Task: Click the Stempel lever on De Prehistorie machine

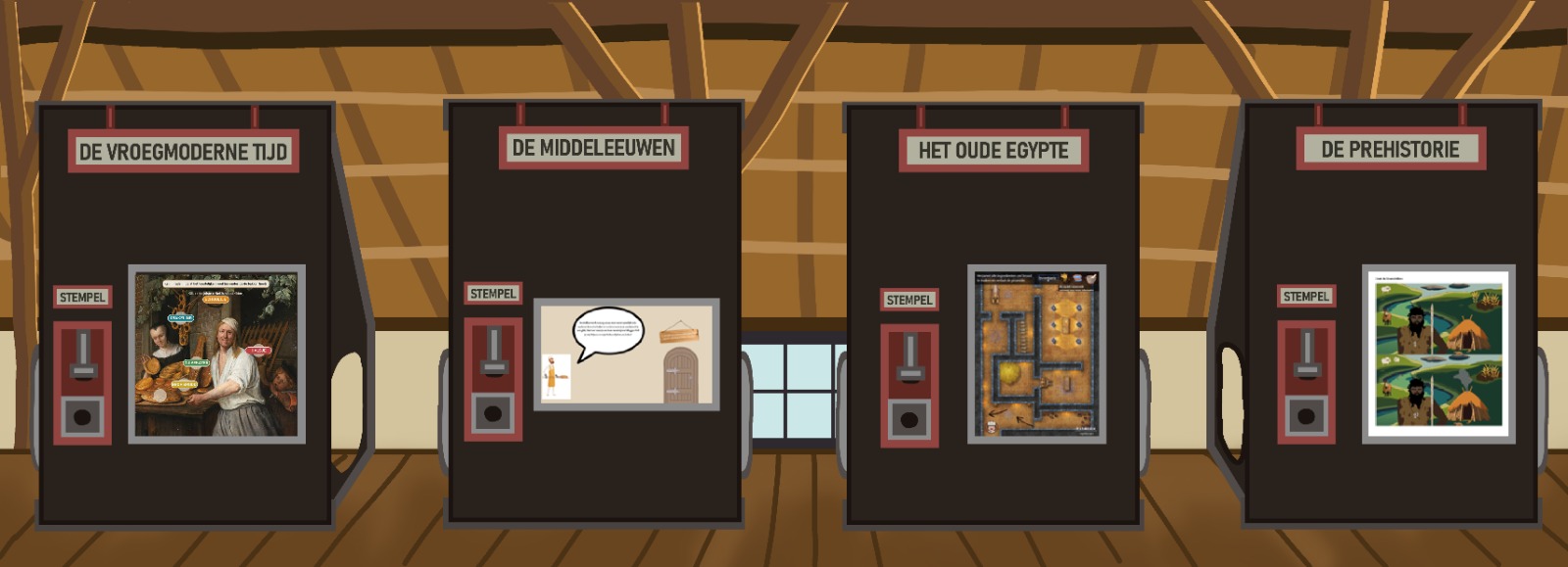Action: pyautogui.click(x=1306, y=355)
